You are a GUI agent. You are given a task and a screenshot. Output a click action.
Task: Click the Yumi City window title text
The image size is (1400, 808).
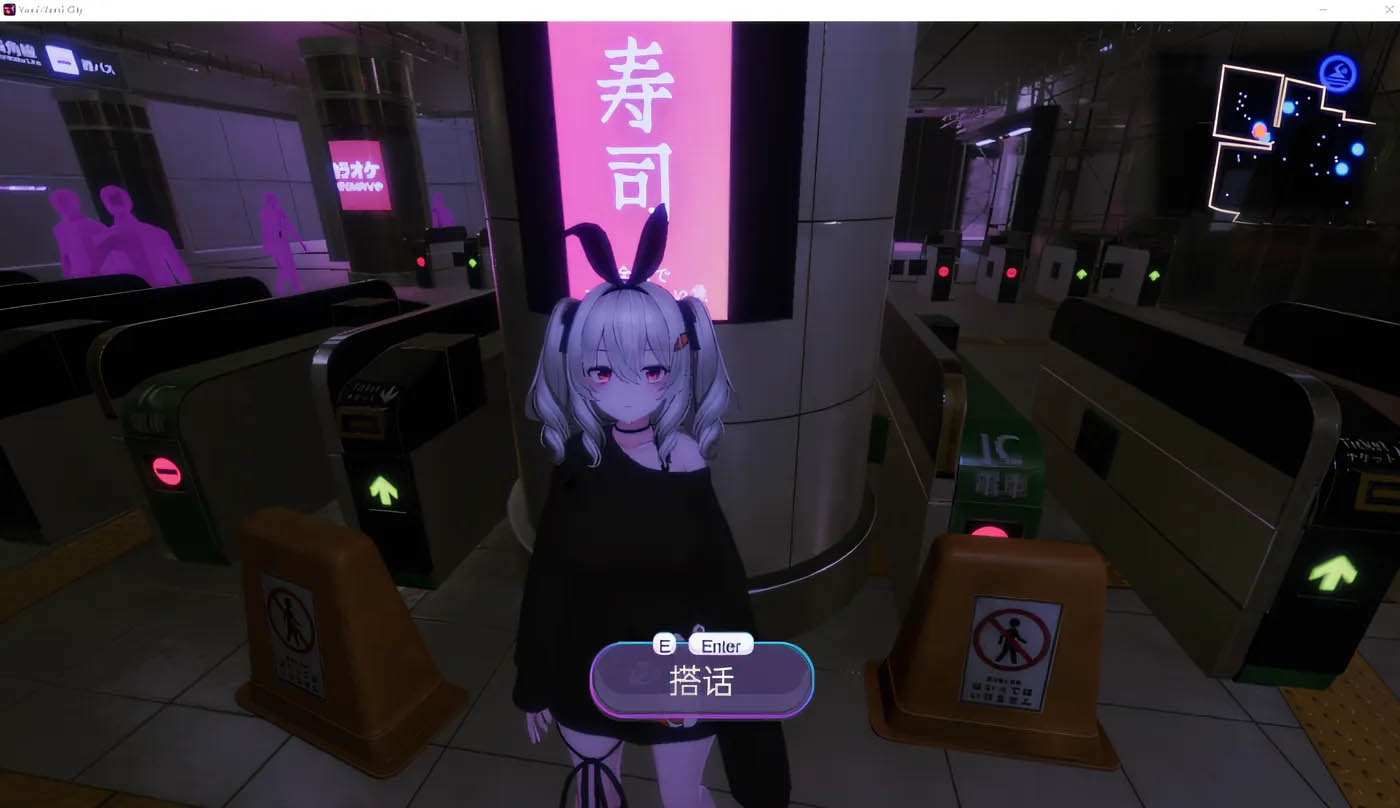[48, 9]
